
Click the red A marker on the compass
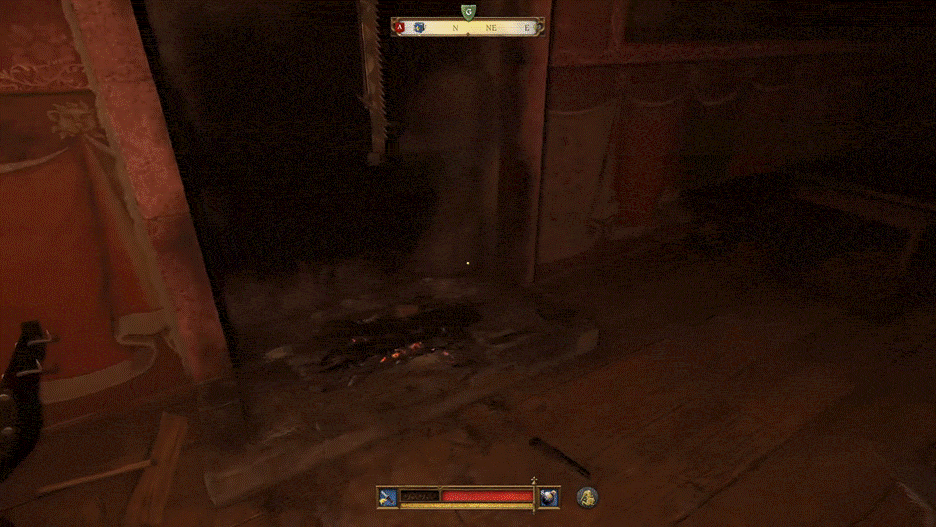(400, 28)
